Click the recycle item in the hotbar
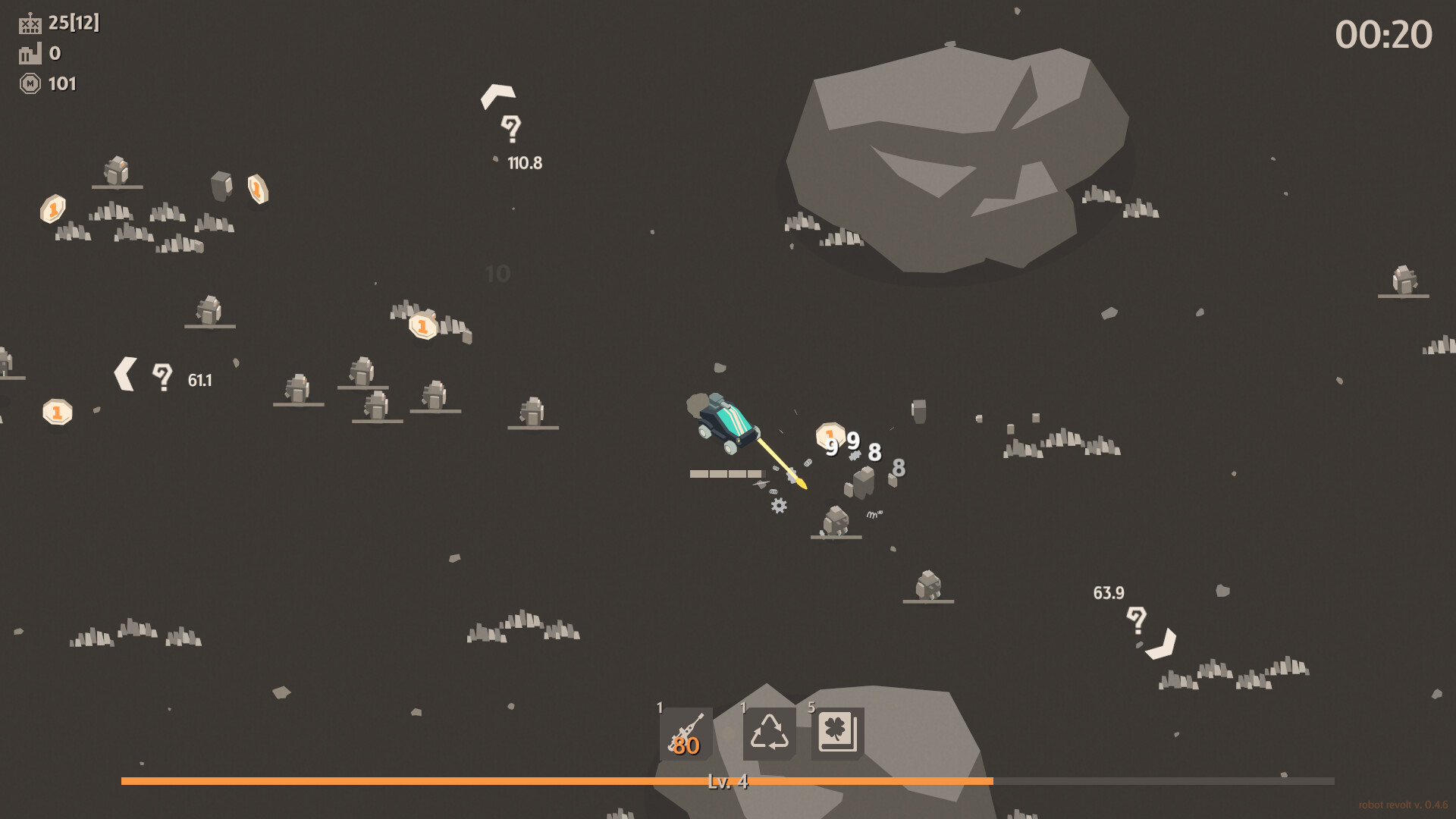This screenshot has height=819, width=1456. click(768, 734)
